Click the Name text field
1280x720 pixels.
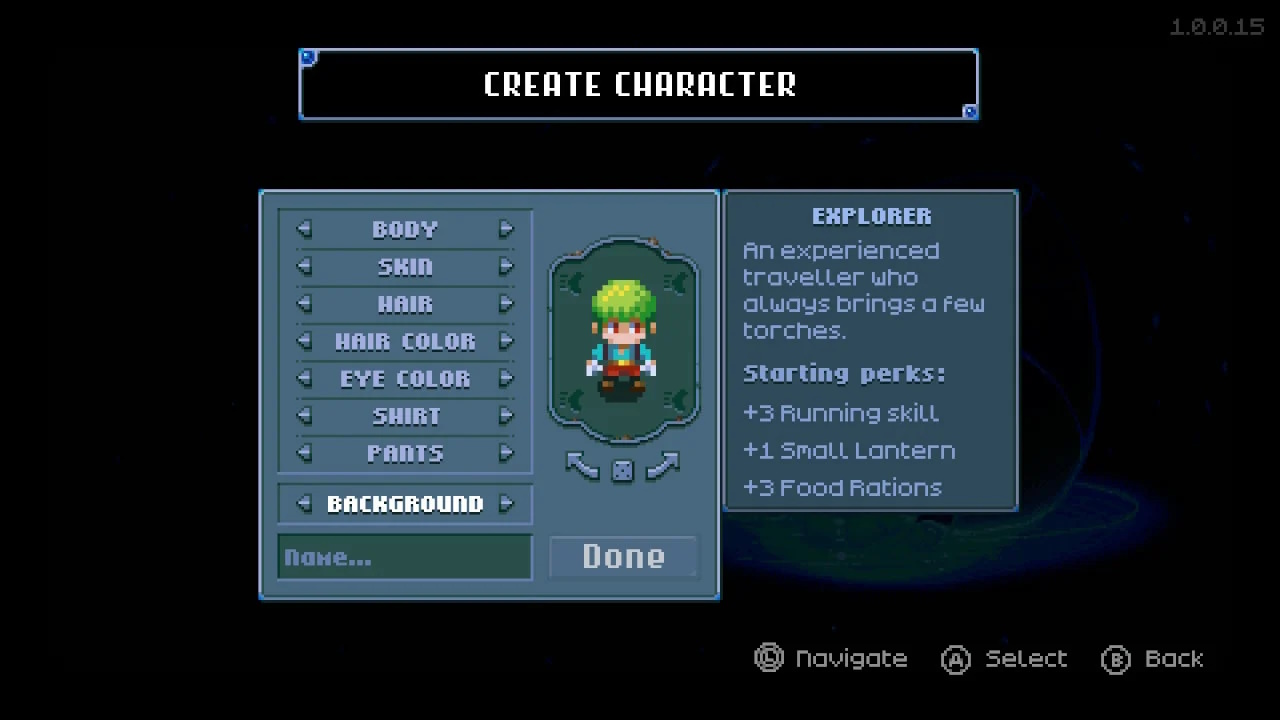tap(404, 557)
